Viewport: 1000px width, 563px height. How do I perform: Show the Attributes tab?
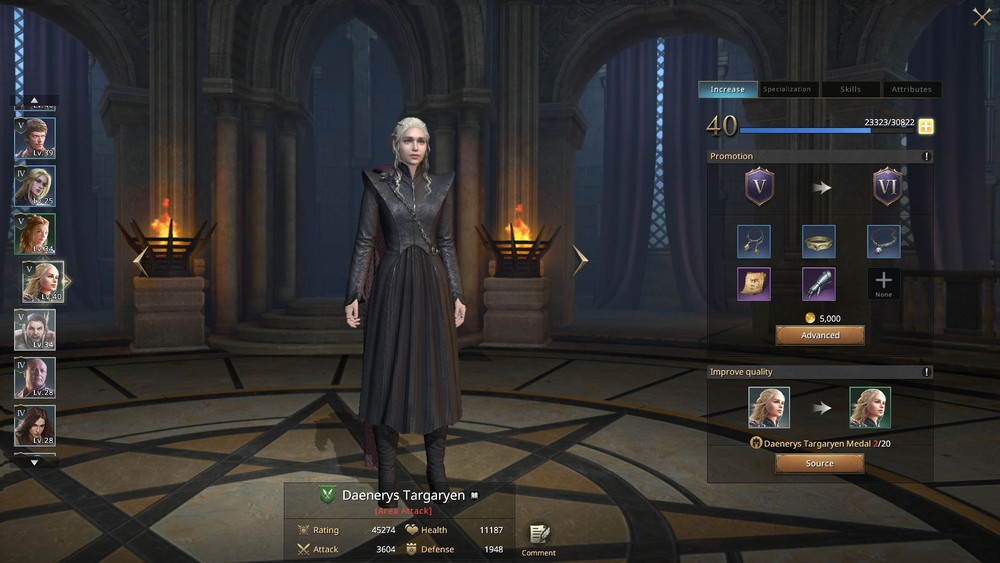[x=911, y=89]
